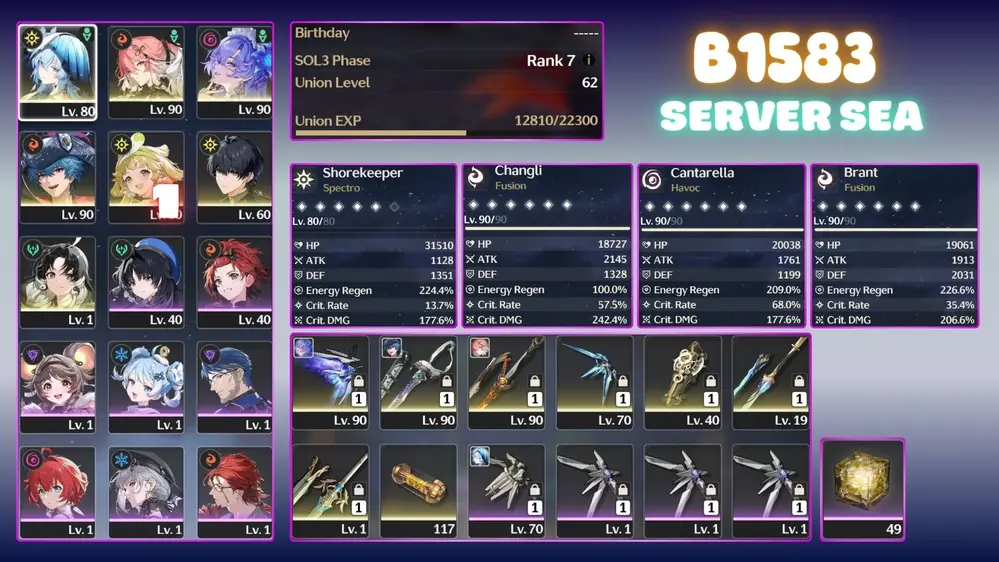Select the Shorekeeper Lv. 80 portrait
The height and width of the screenshot is (562, 999).
[x=57, y=72]
